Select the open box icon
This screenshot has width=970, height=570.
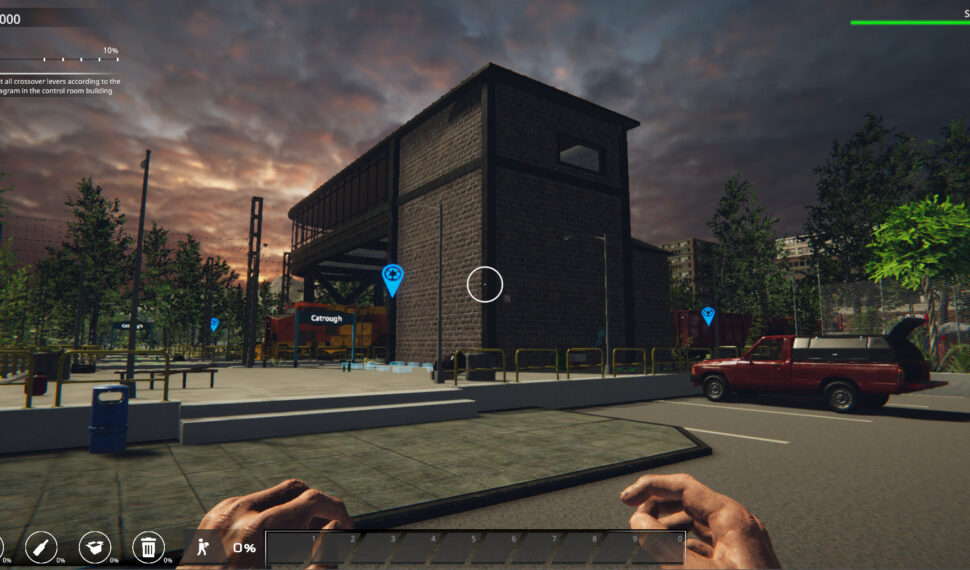click(94, 546)
